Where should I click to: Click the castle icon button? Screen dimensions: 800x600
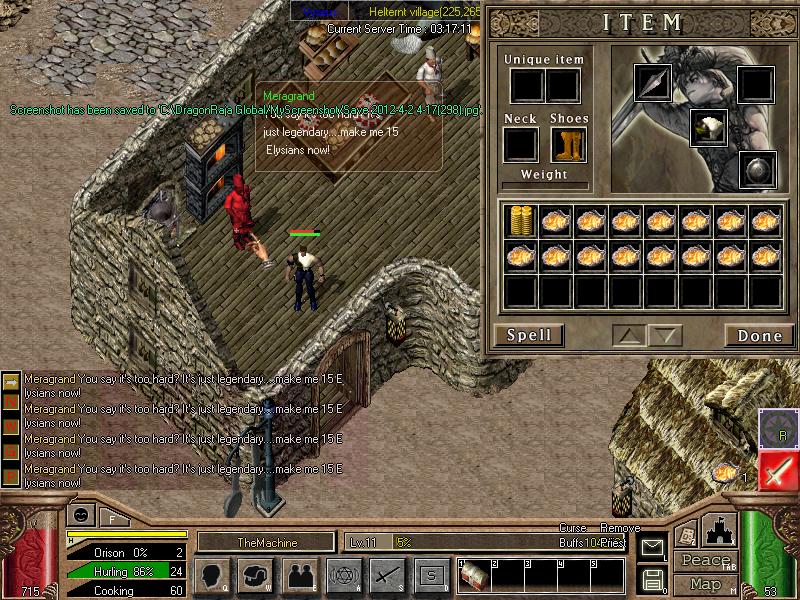coord(721,531)
